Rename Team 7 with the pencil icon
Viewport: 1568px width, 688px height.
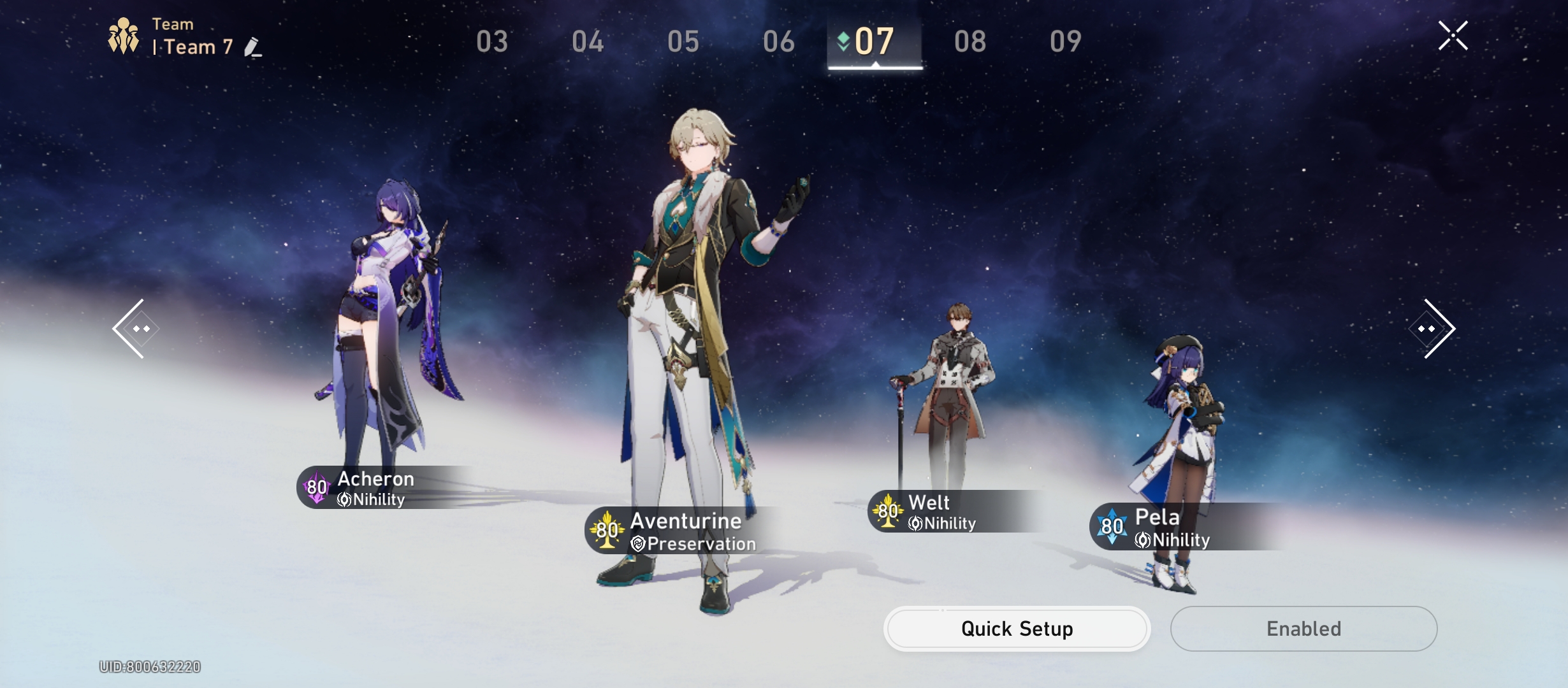252,48
